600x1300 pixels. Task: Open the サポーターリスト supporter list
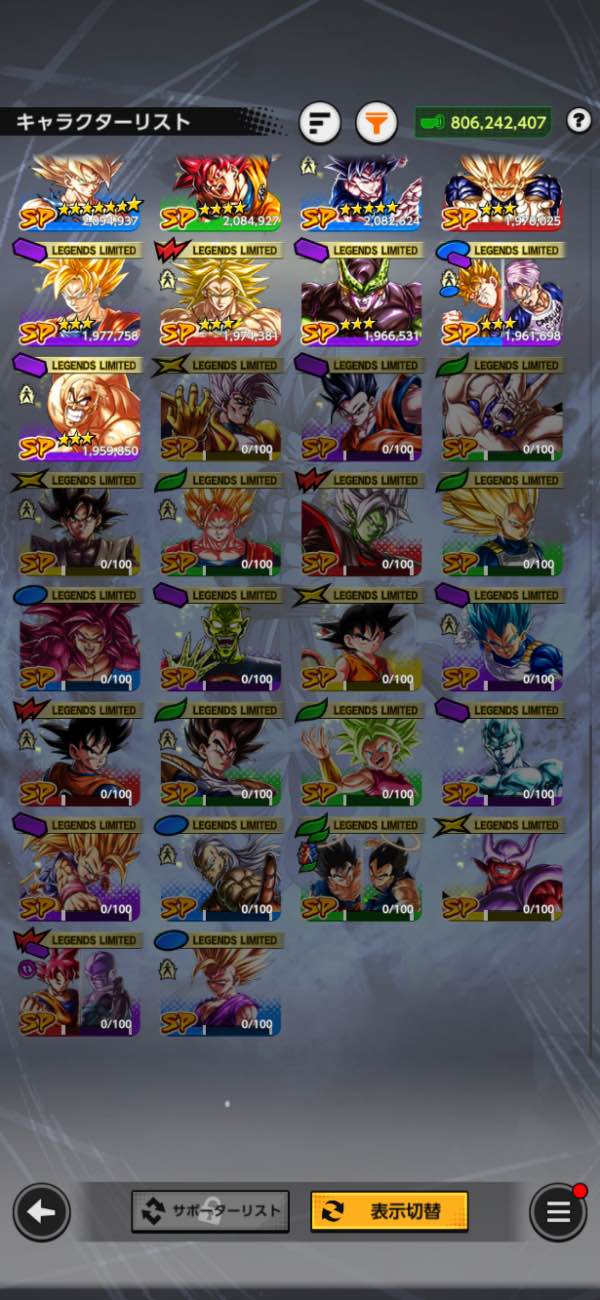(x=210, y=1211)
